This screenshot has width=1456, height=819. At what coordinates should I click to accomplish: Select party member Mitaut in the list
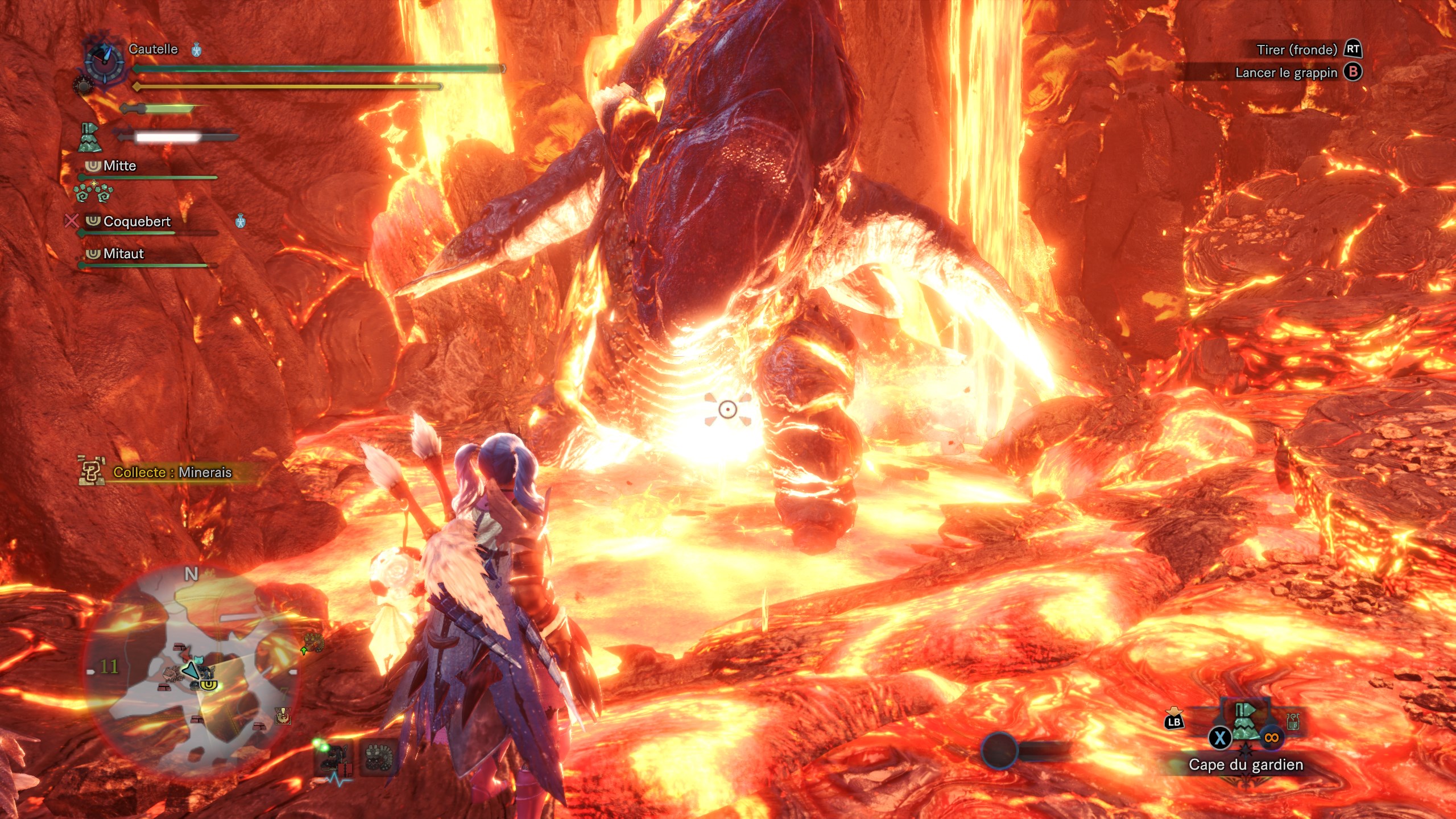123,254
